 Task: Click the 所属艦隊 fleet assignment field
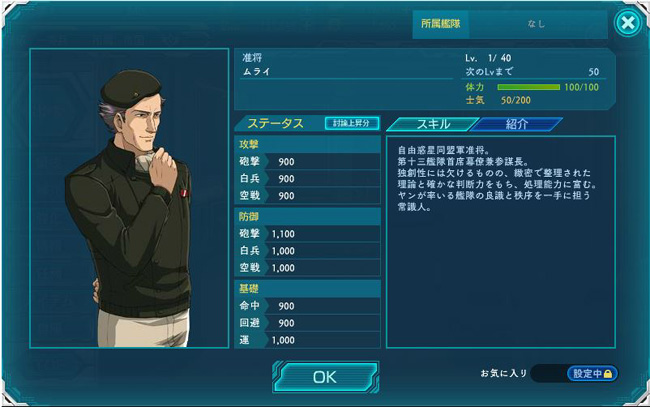tap(535, 23)
